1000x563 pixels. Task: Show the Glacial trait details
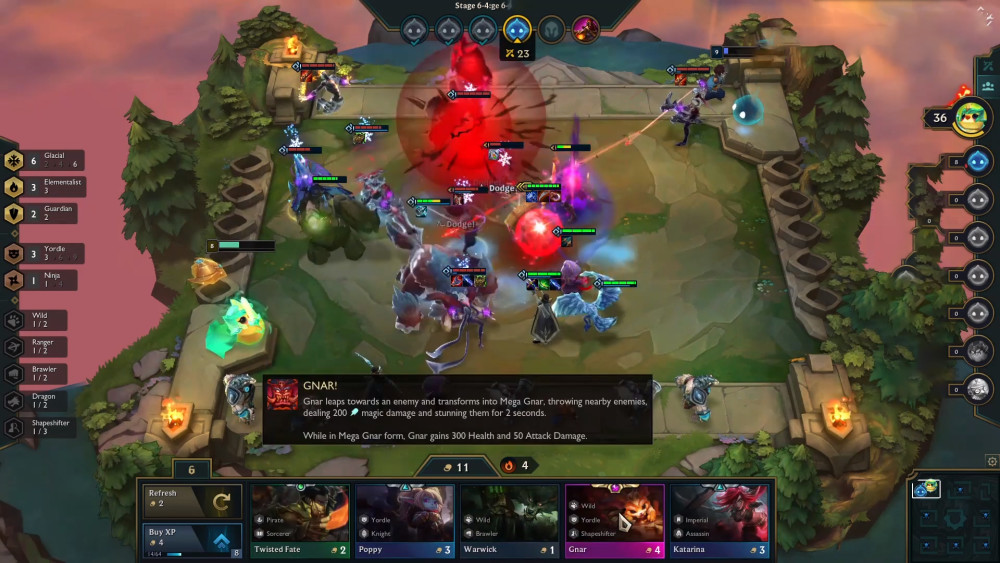45,160
